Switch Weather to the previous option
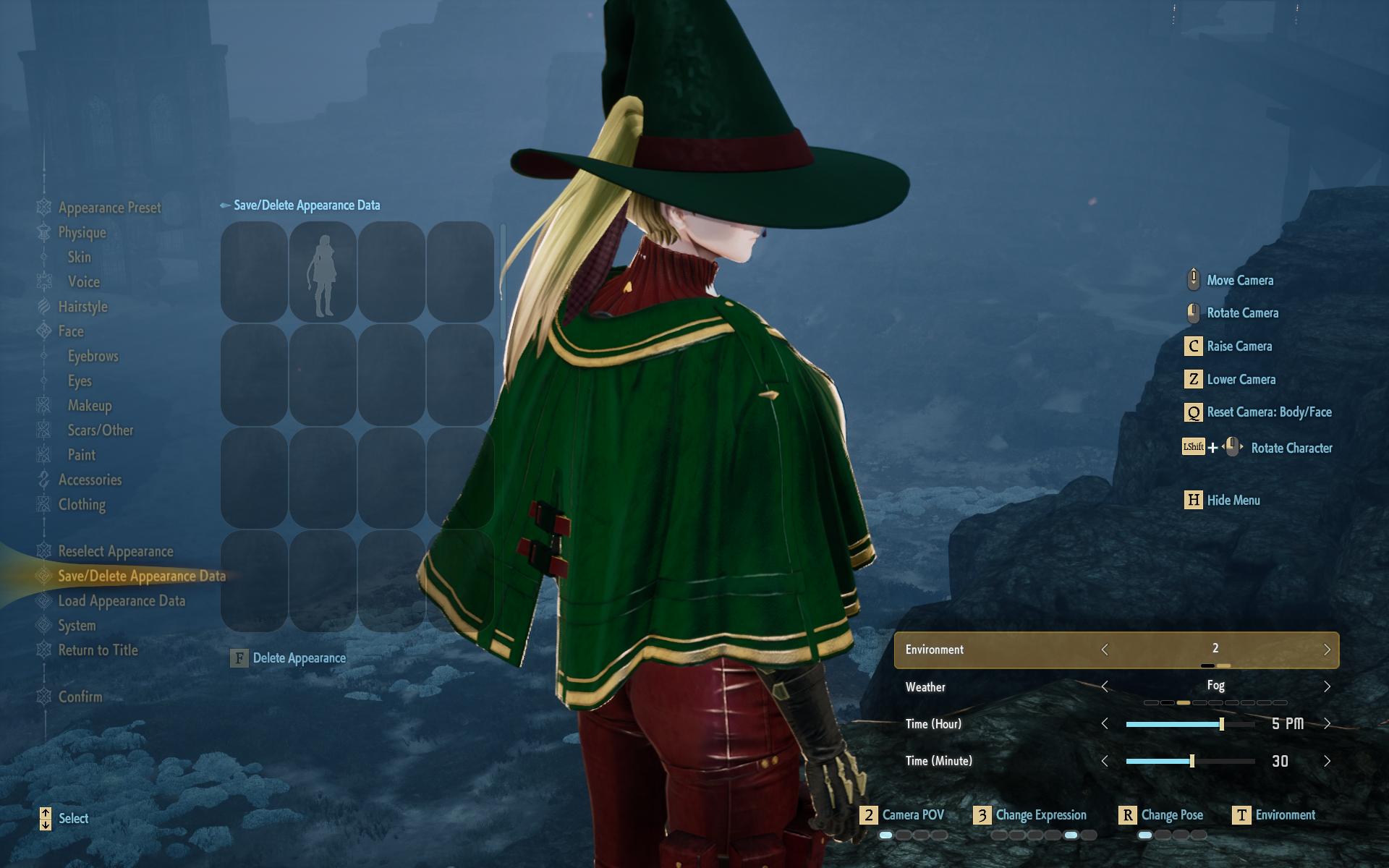Viewport: 1389px width, 868px height. click(x=1105, y=686)
